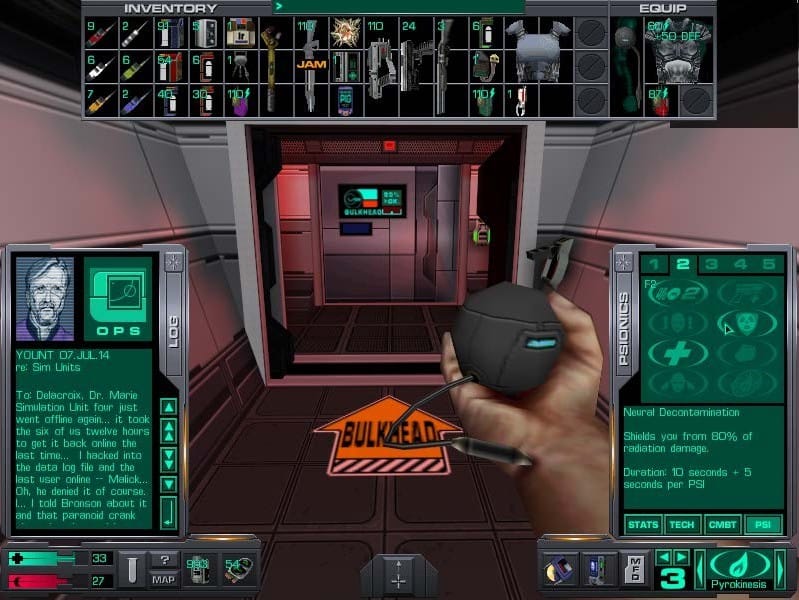The width and height of the screenshot is (799, 600).
Task: Switch to psionics tier 5 tab
Action: pos(768,265)
